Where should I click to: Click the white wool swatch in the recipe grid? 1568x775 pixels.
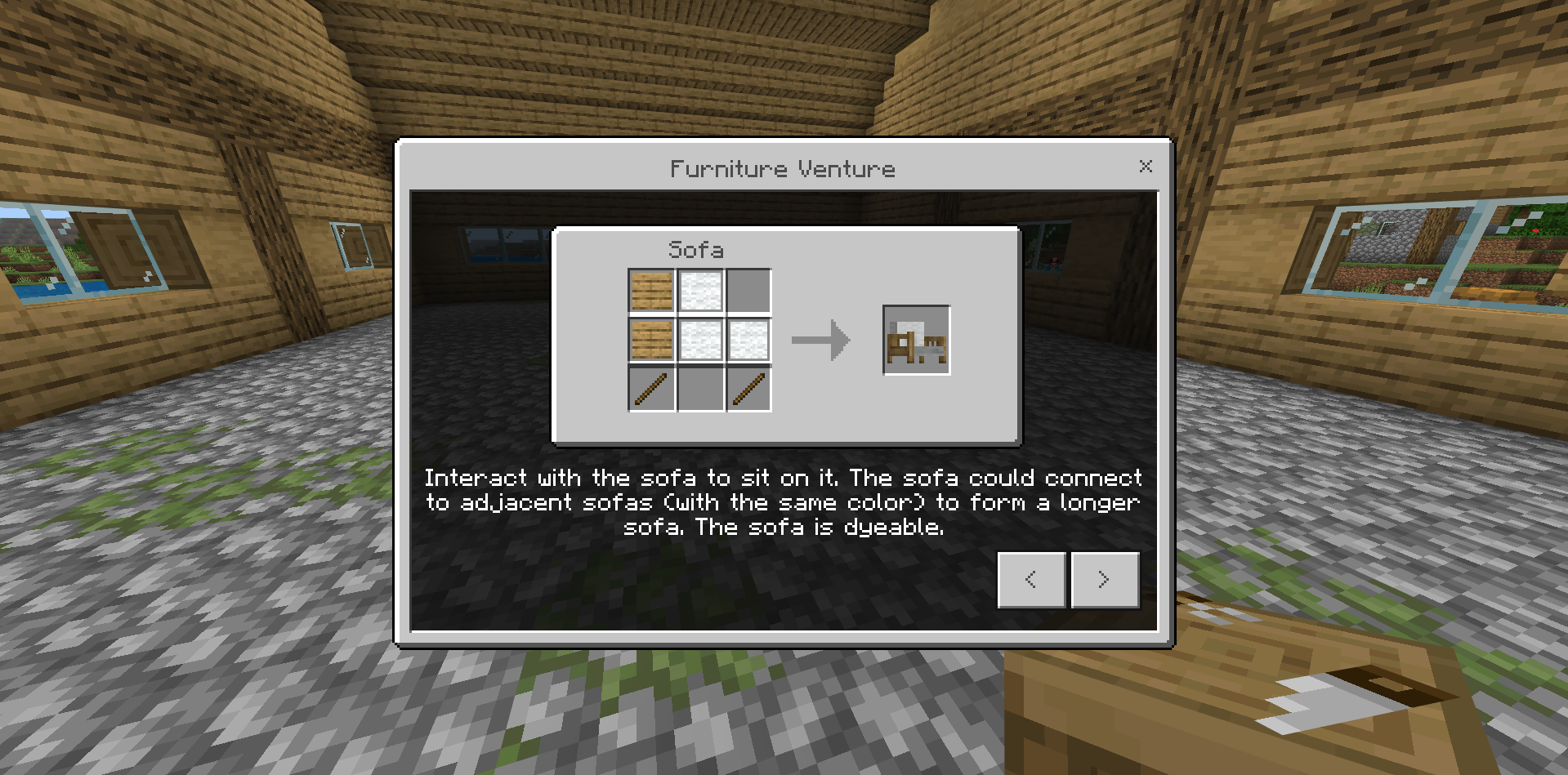pyautogui.click(x=700, y=290)
